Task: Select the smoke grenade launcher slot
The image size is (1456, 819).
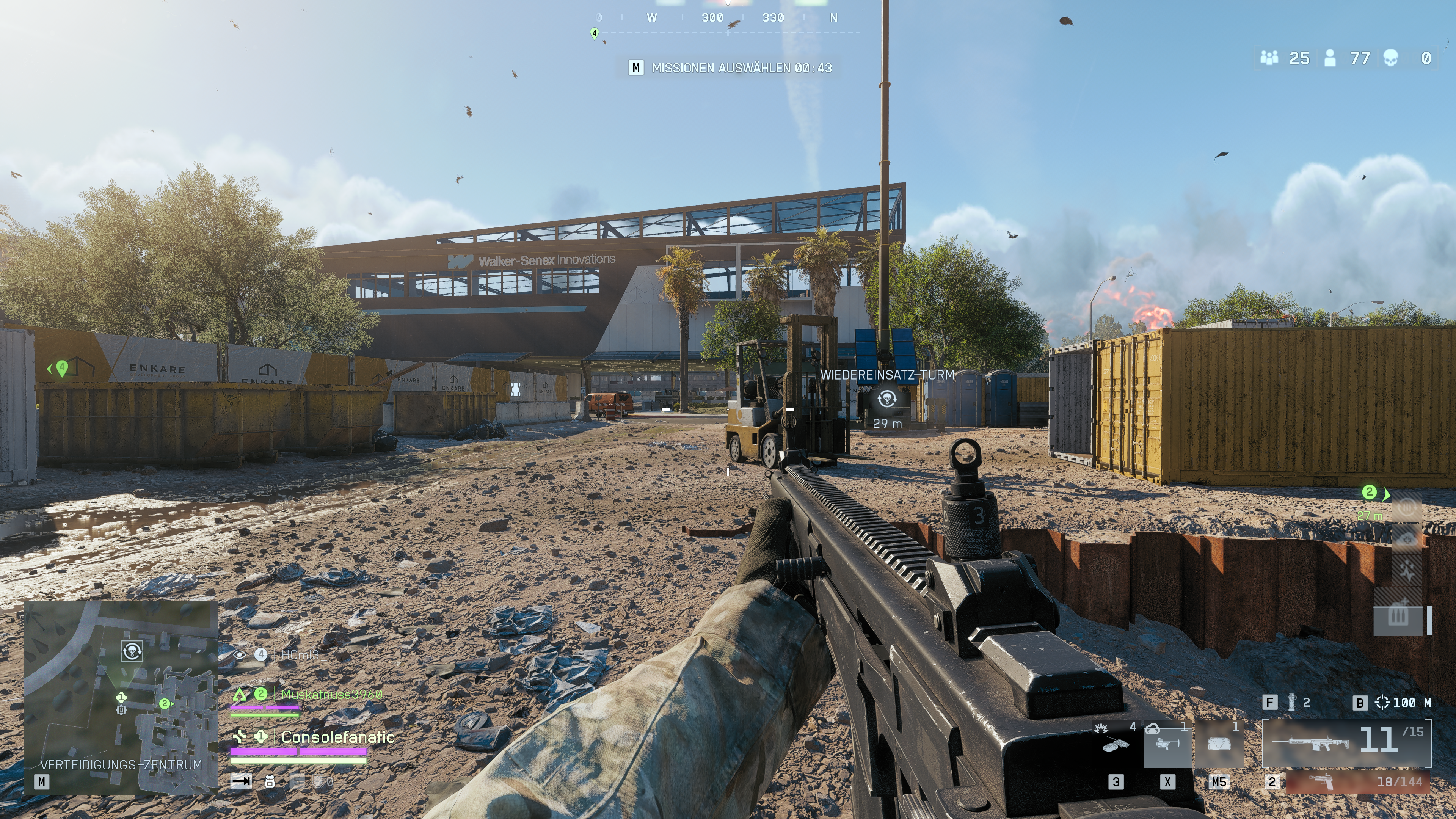Action: (x=1167, y=744)
